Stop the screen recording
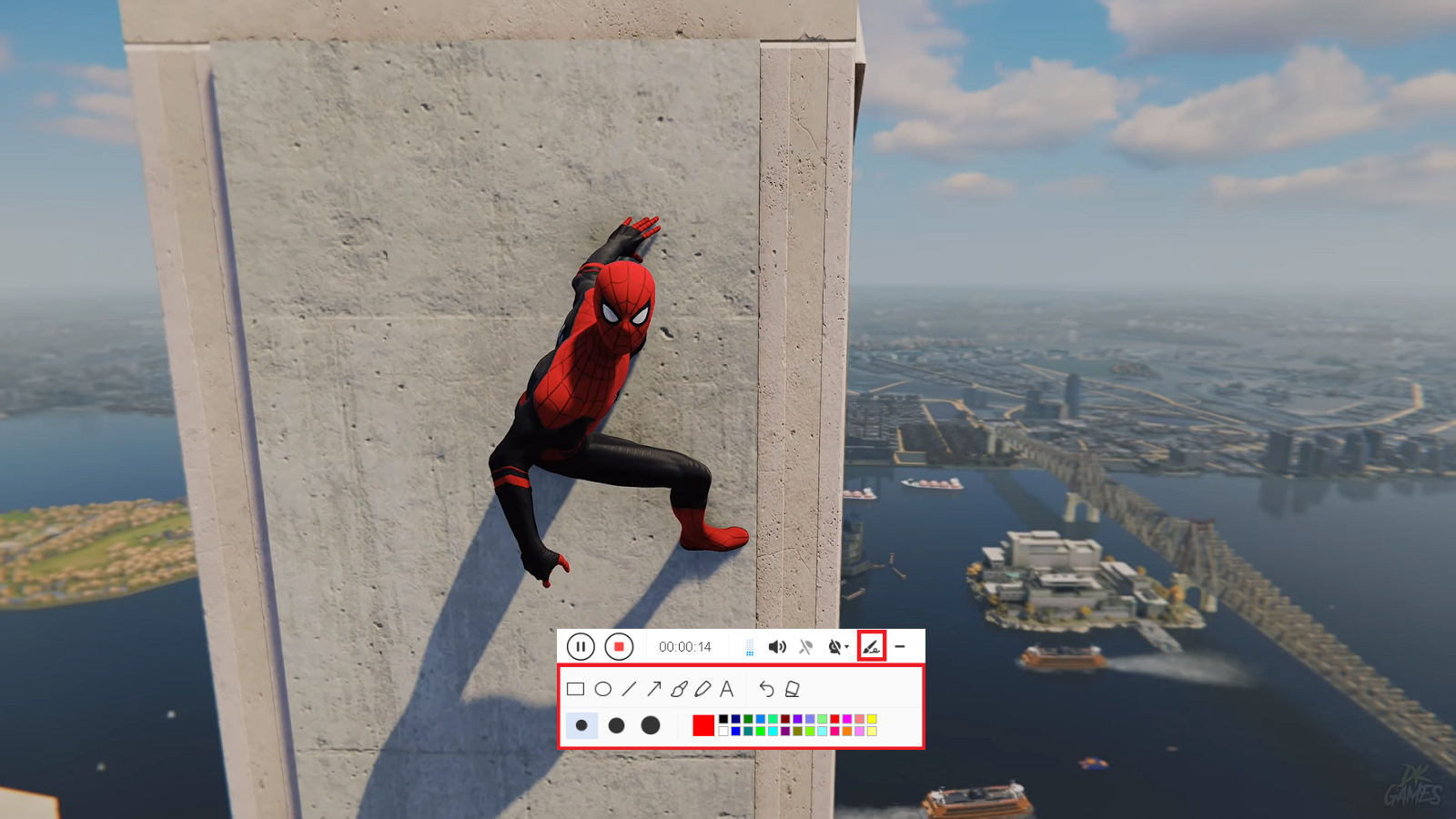The image size is (1456, 819). 619,647
